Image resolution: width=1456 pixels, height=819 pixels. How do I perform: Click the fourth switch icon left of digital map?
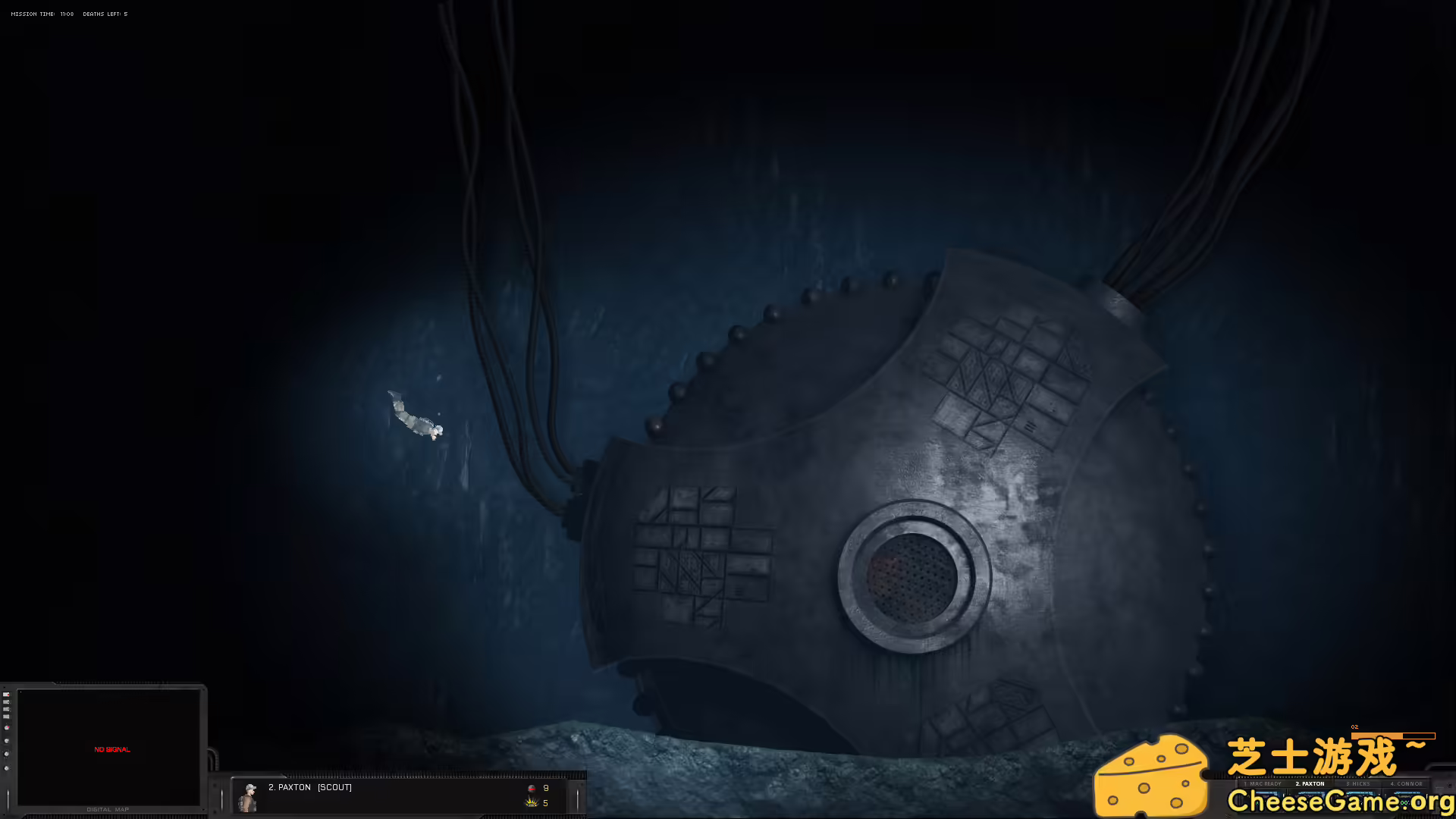tap(7, 717)
